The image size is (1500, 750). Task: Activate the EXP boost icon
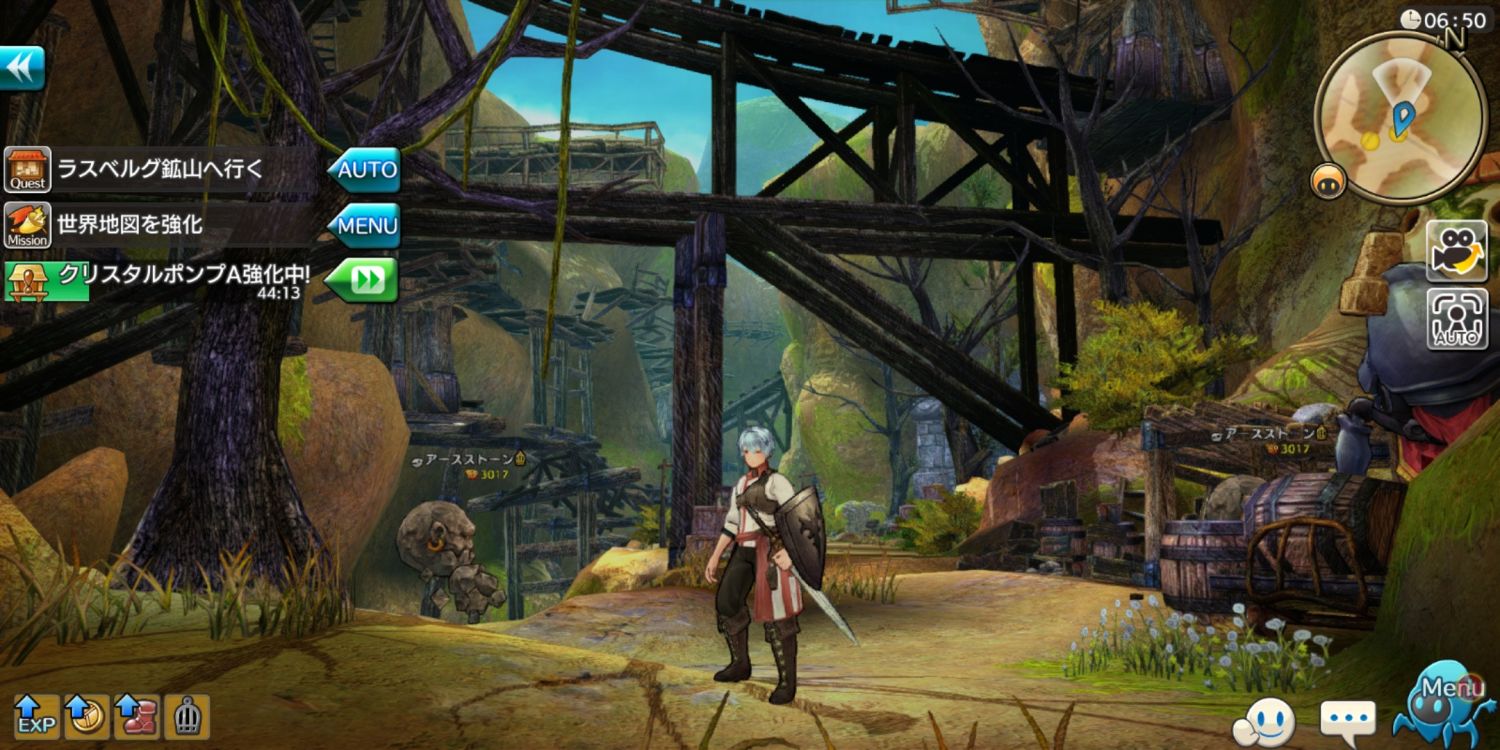click(x=36, y=717)
